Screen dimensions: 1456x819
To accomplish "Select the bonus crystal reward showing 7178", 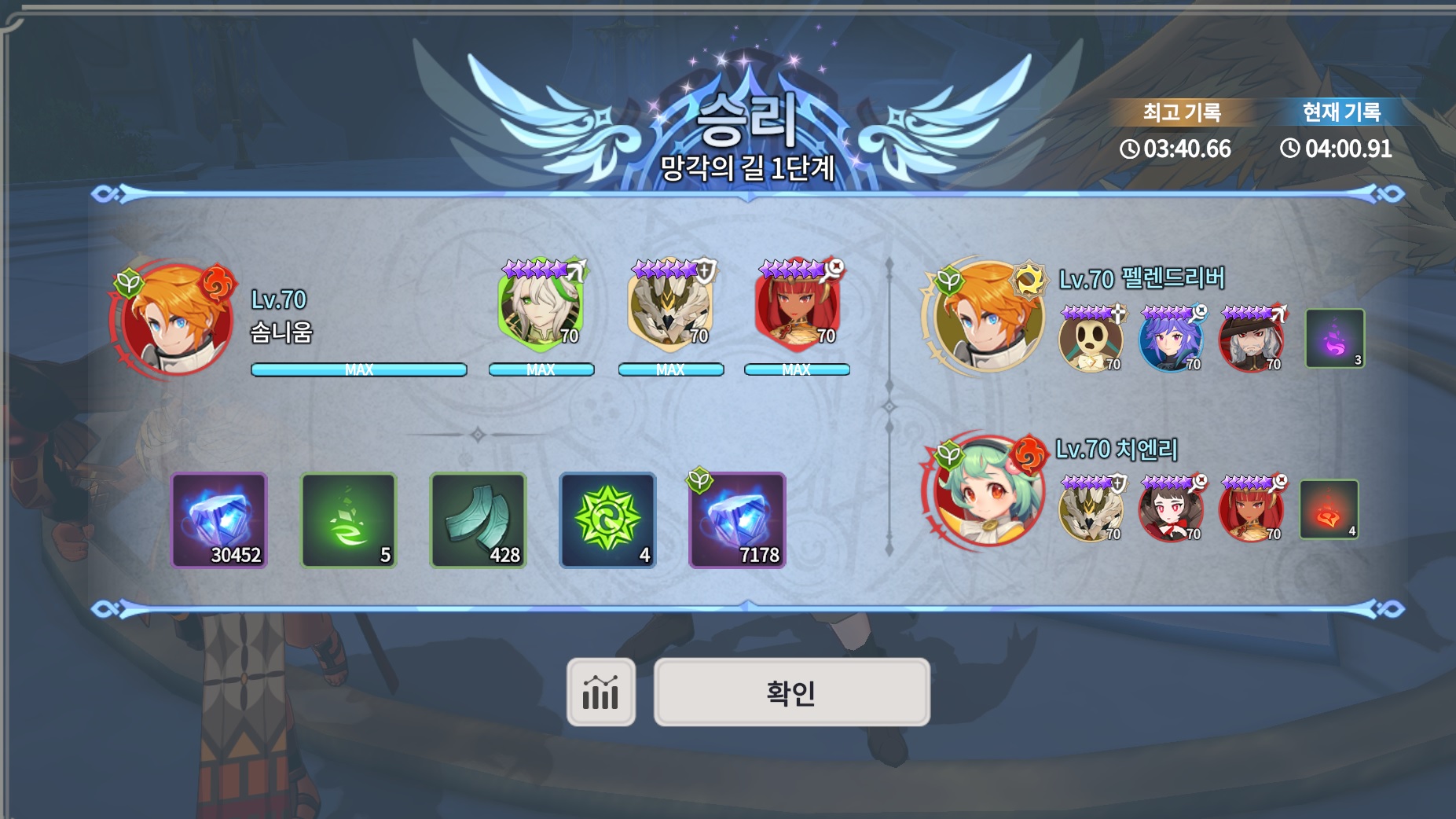I will coord(737,520).
